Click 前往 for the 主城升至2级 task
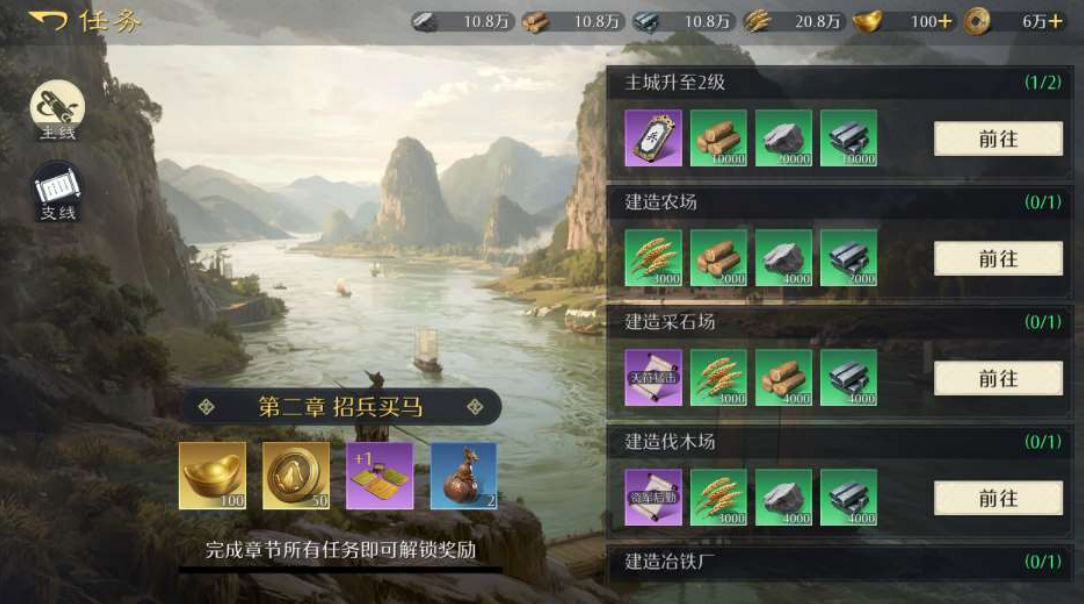 point(997,139)
